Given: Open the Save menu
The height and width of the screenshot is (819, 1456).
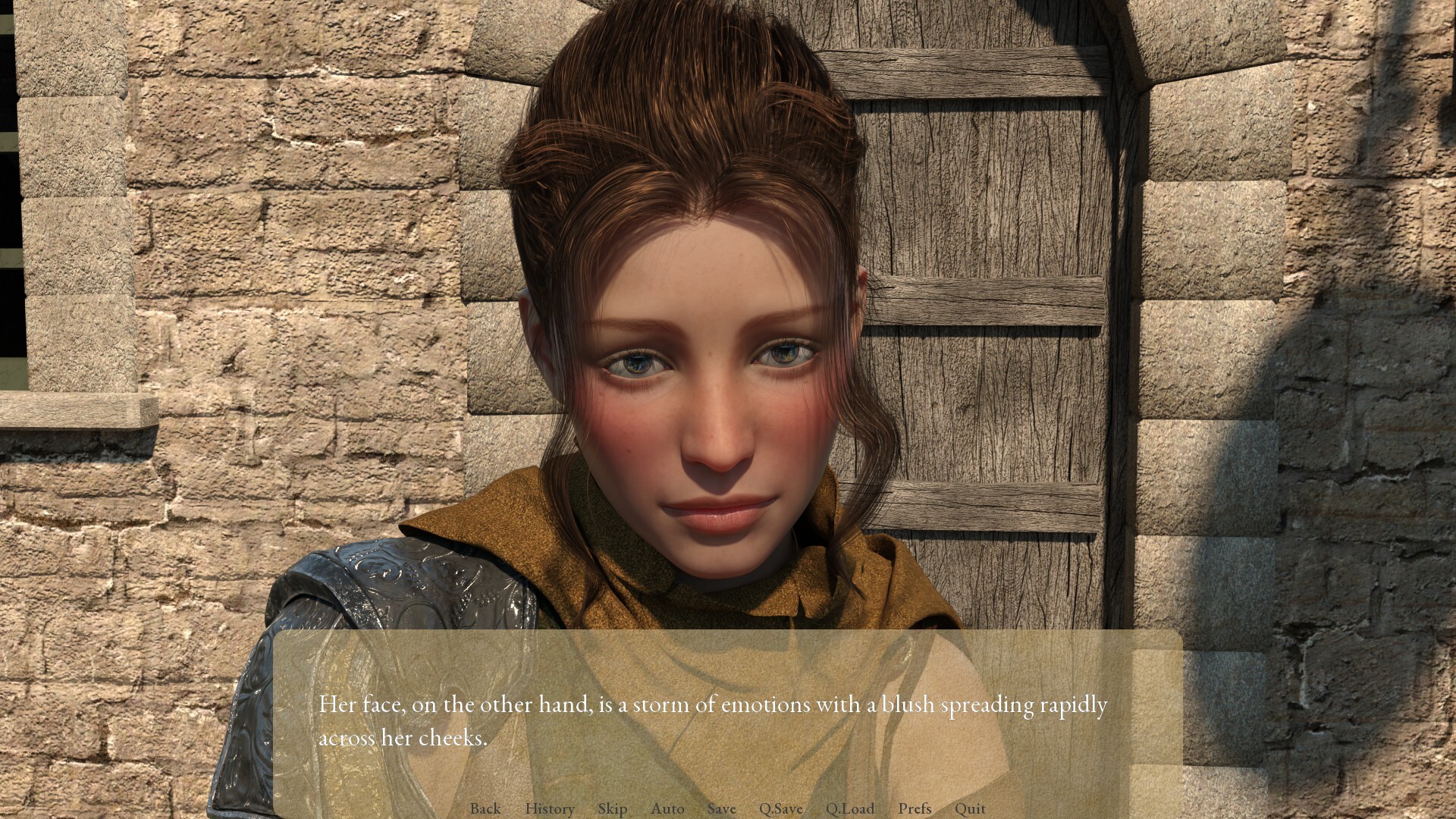Looking at the screenshot, I should 721,808.
